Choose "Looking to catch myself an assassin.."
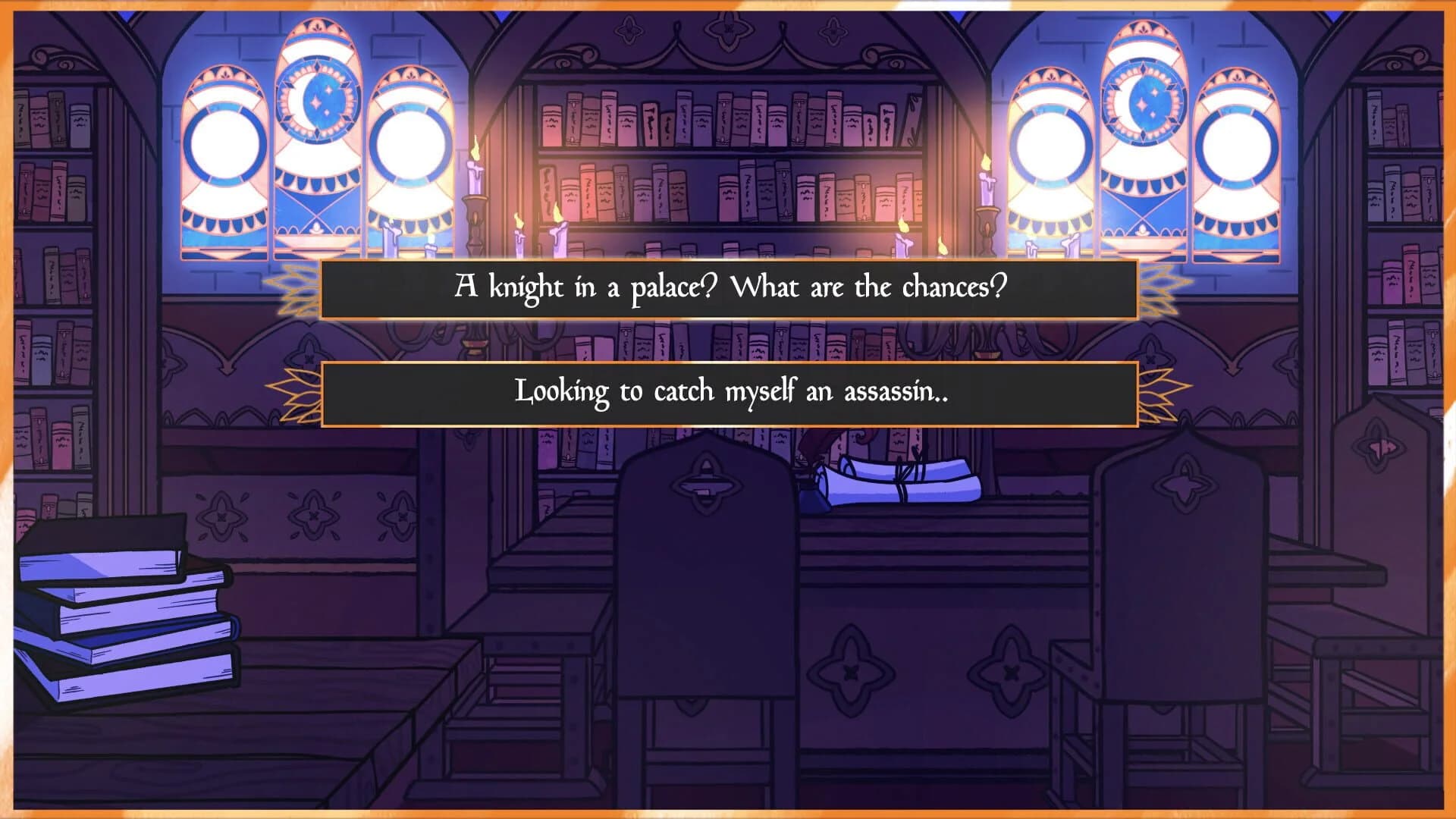 point(728,391)
